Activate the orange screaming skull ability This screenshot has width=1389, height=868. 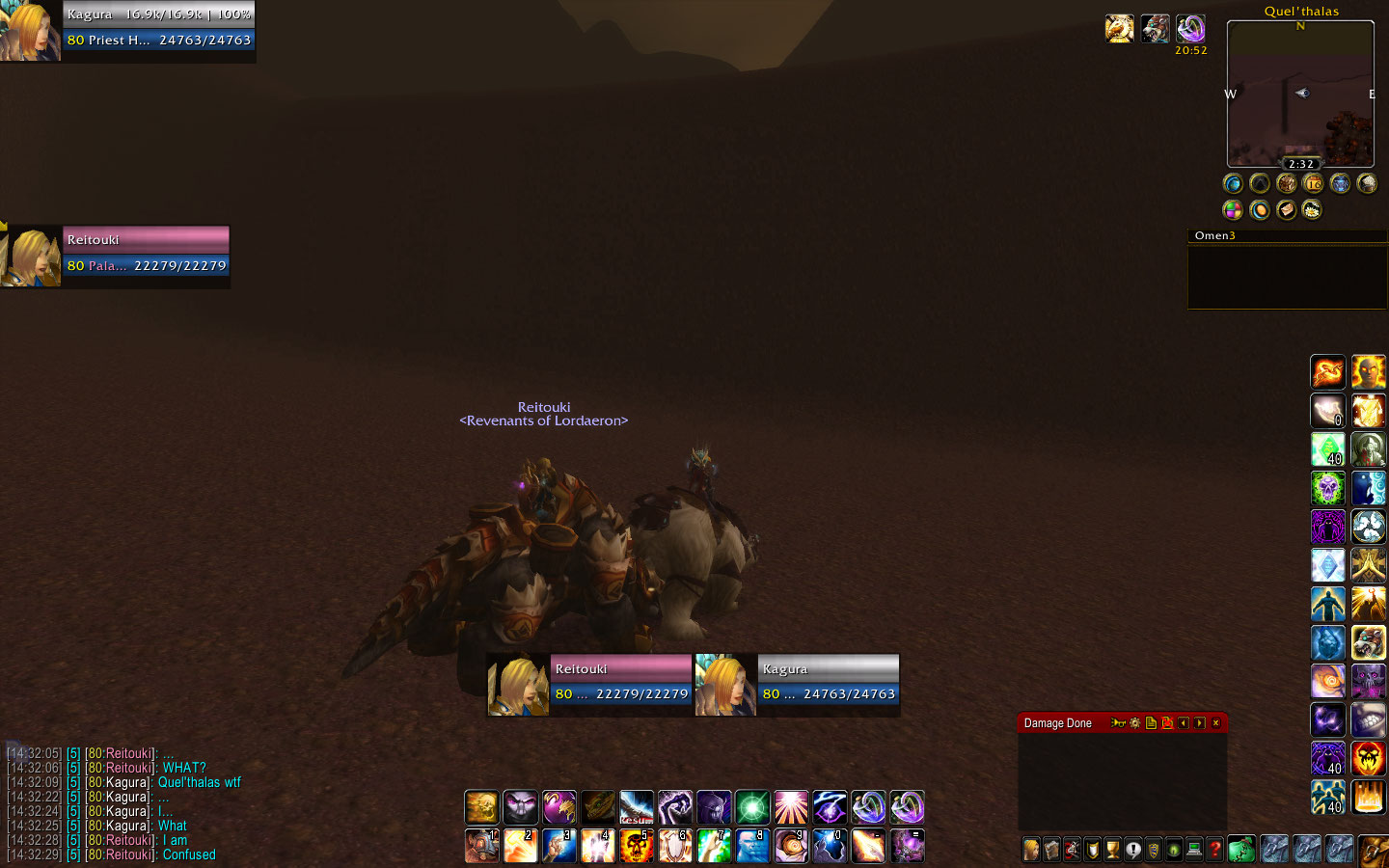(x=1368, y=759)
